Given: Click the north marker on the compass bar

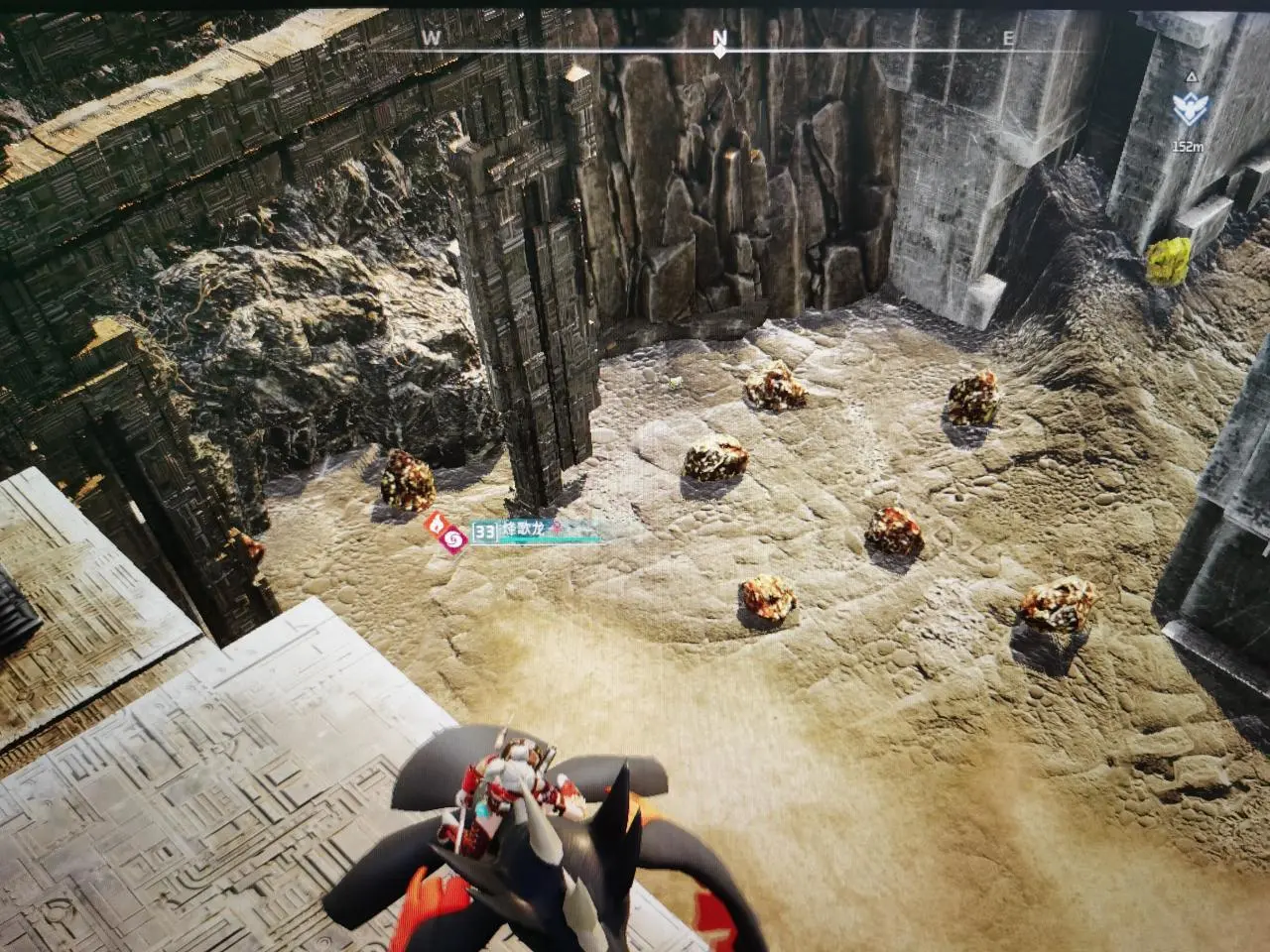Looking at the screenshot, I should point(720,40).
